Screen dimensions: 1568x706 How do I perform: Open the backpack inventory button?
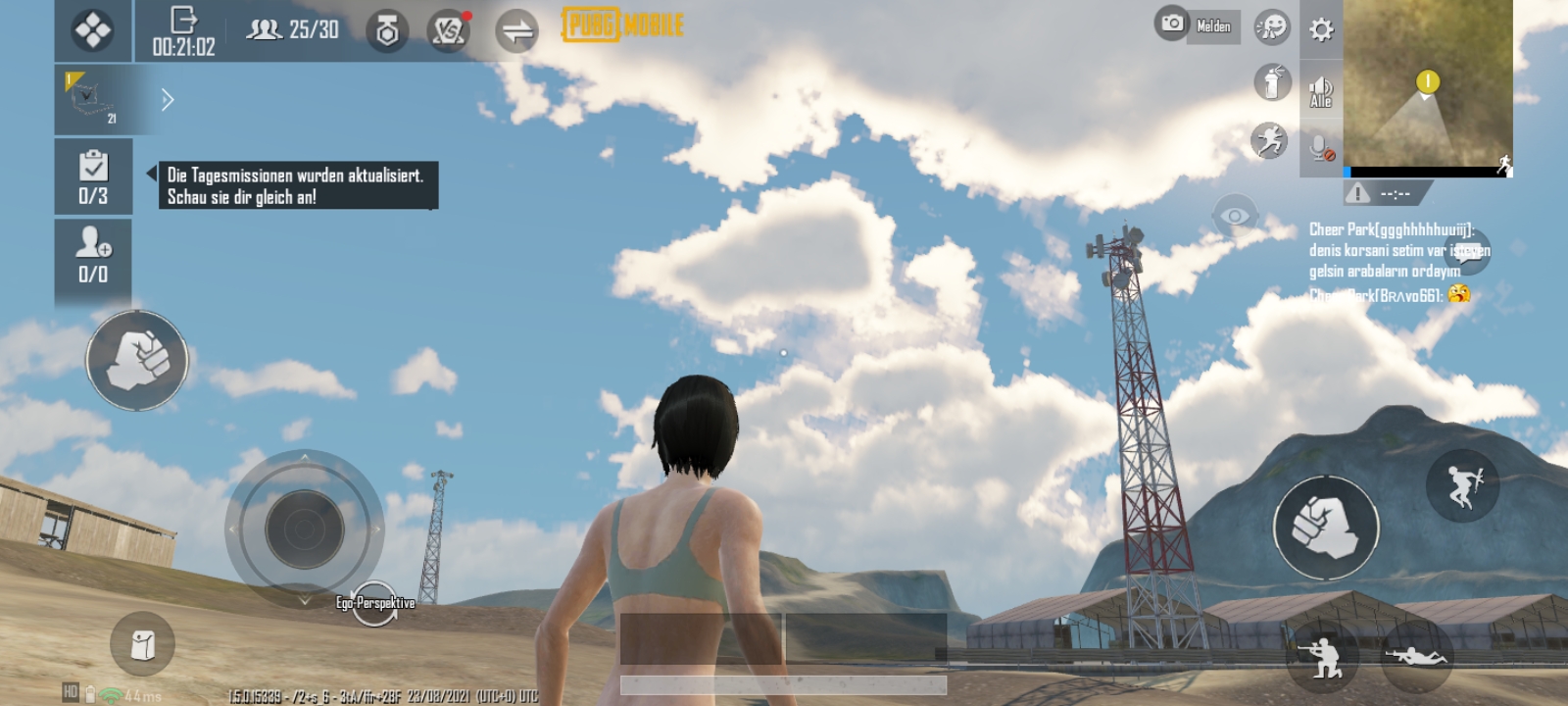[143, 644]
